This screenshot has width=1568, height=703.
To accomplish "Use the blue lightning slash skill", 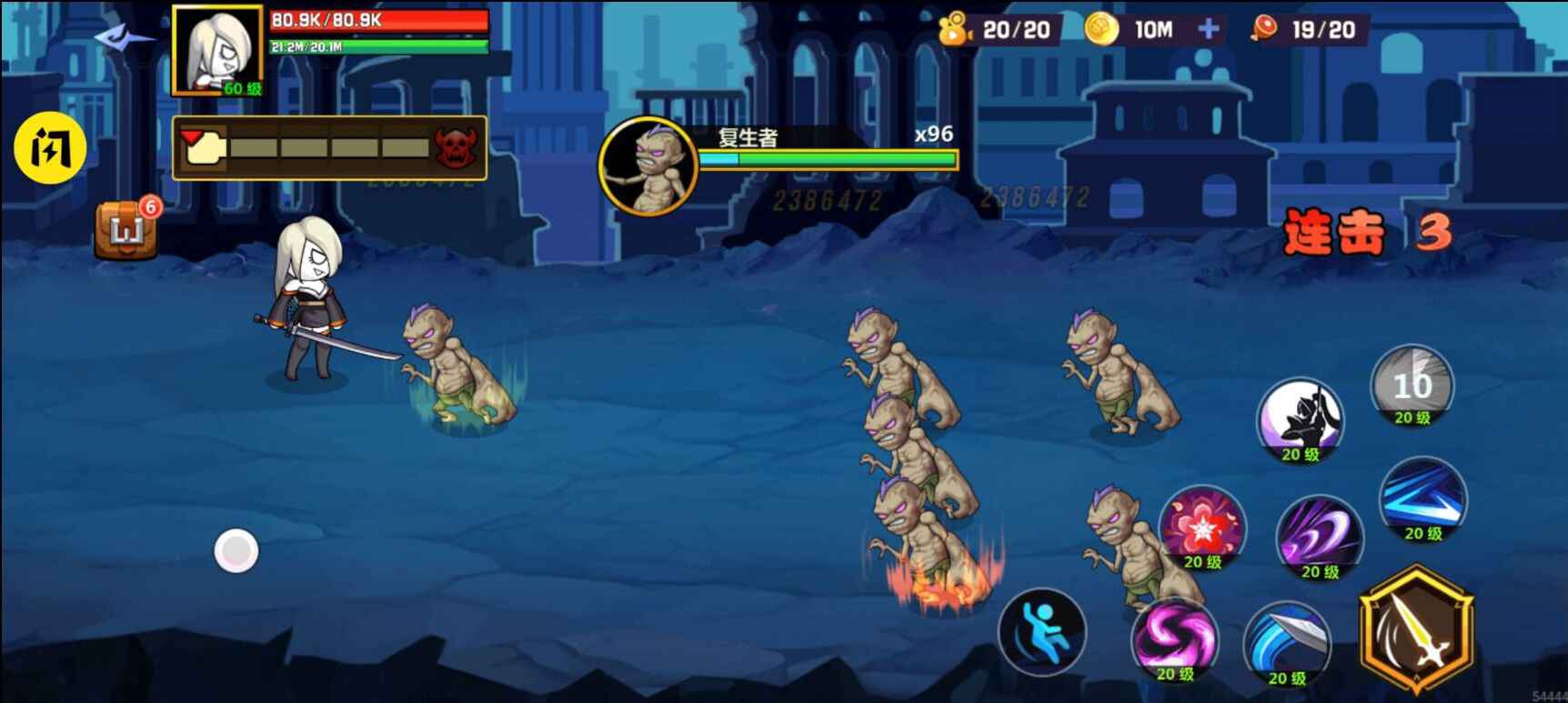I will [x=1422, y=500].
